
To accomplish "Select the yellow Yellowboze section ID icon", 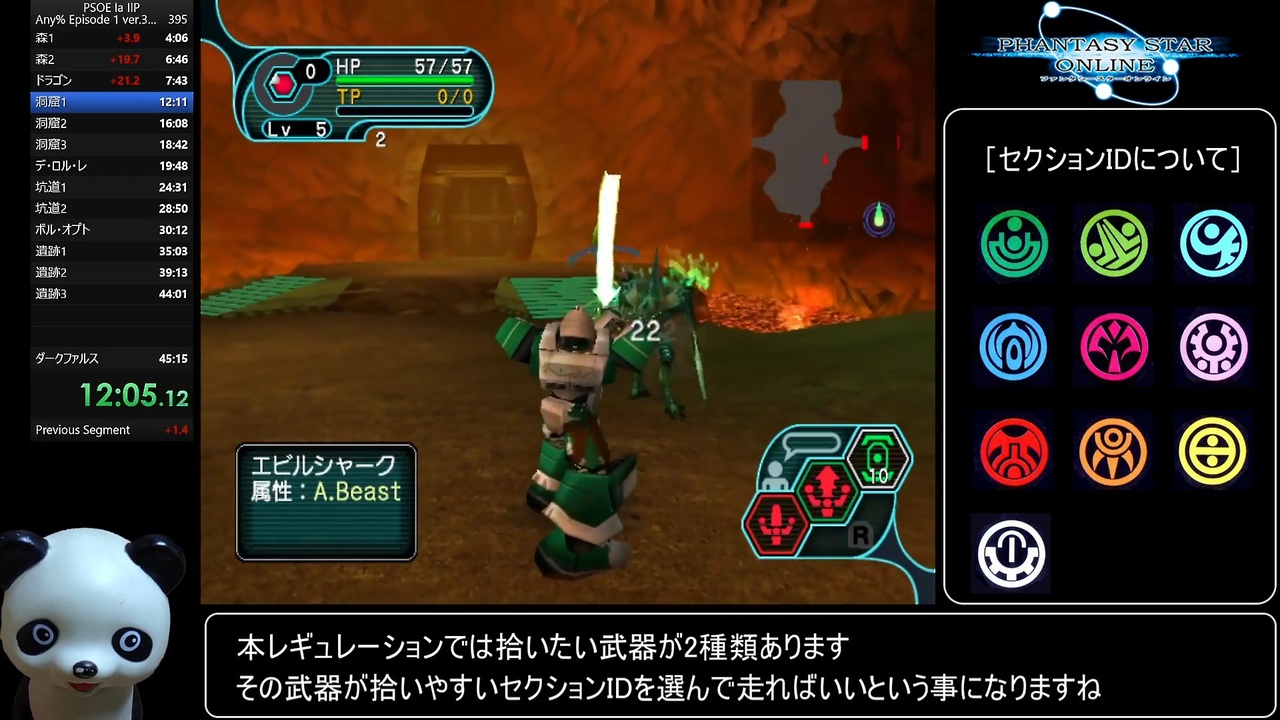I will (1213, 451).
